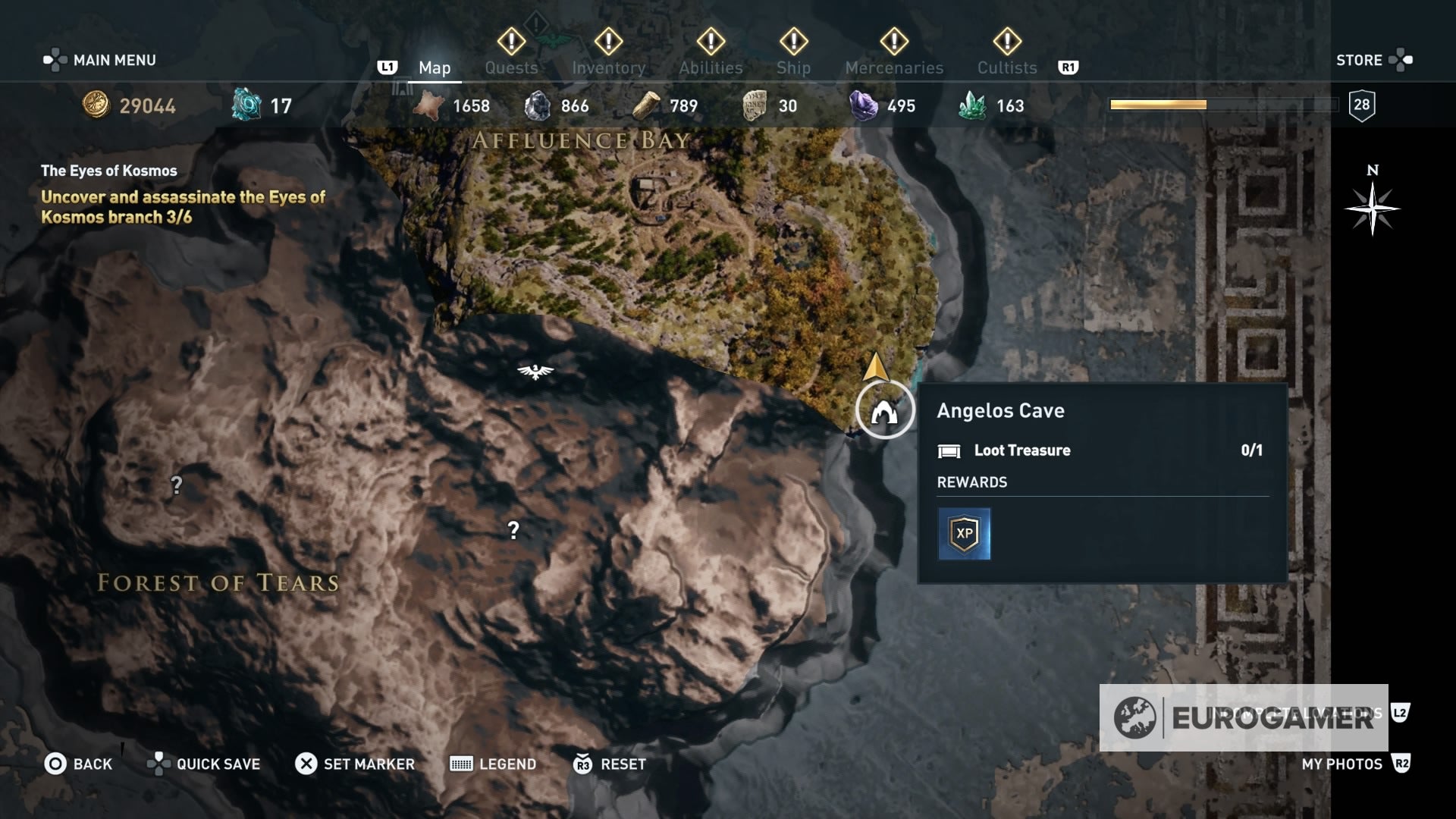Open the Store
Image resolution: width=1456 pixels, height=819 pixels.
1361,59
